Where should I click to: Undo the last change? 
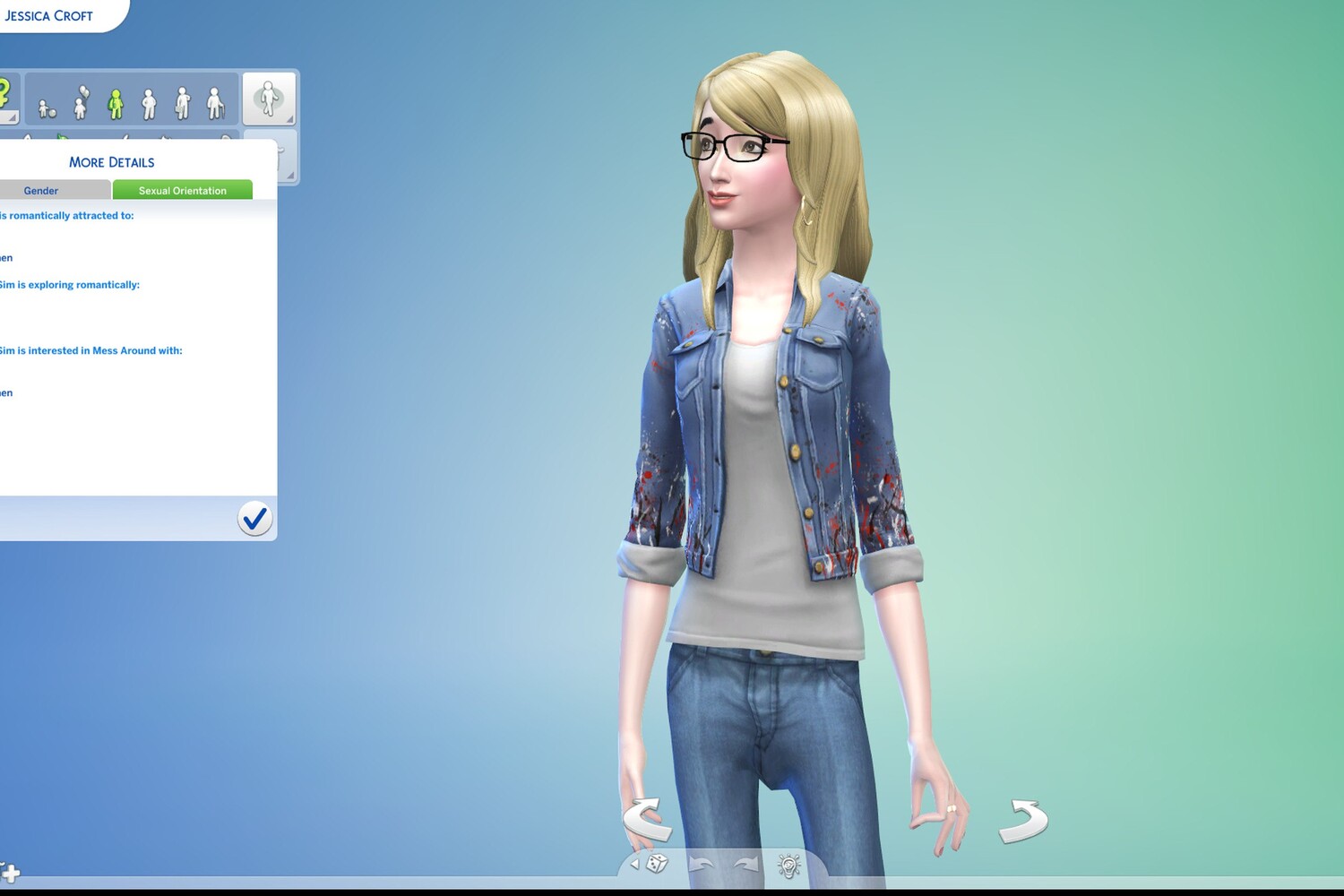click(701, 865)
